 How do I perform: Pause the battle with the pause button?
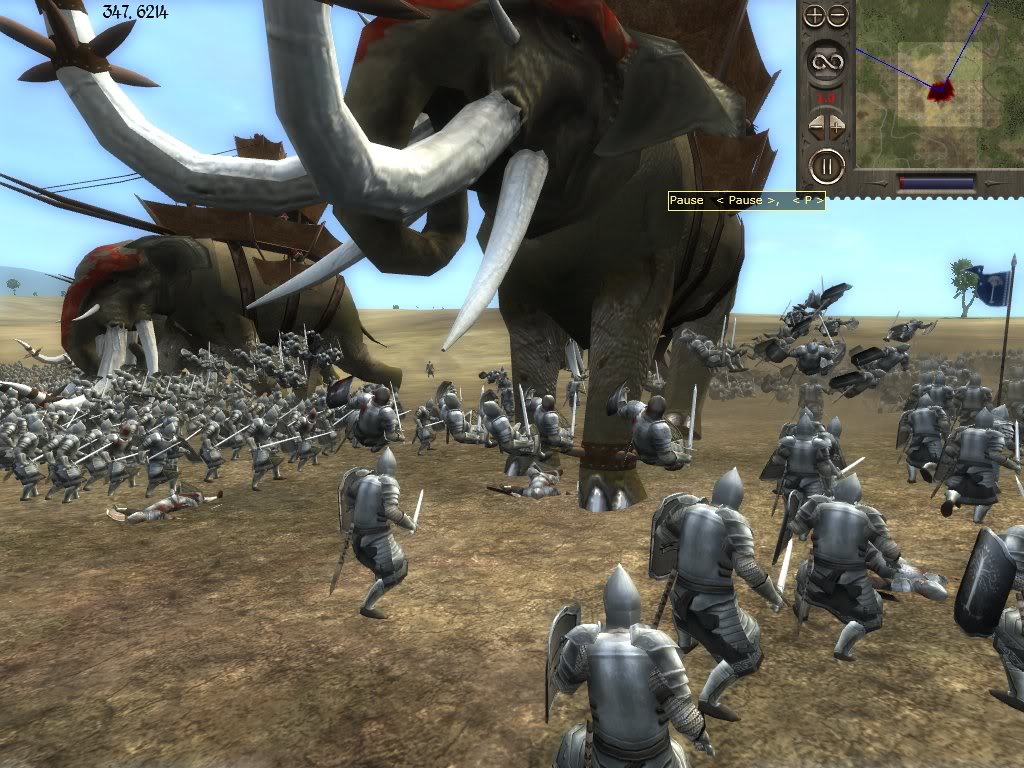[x=826, y=166]
